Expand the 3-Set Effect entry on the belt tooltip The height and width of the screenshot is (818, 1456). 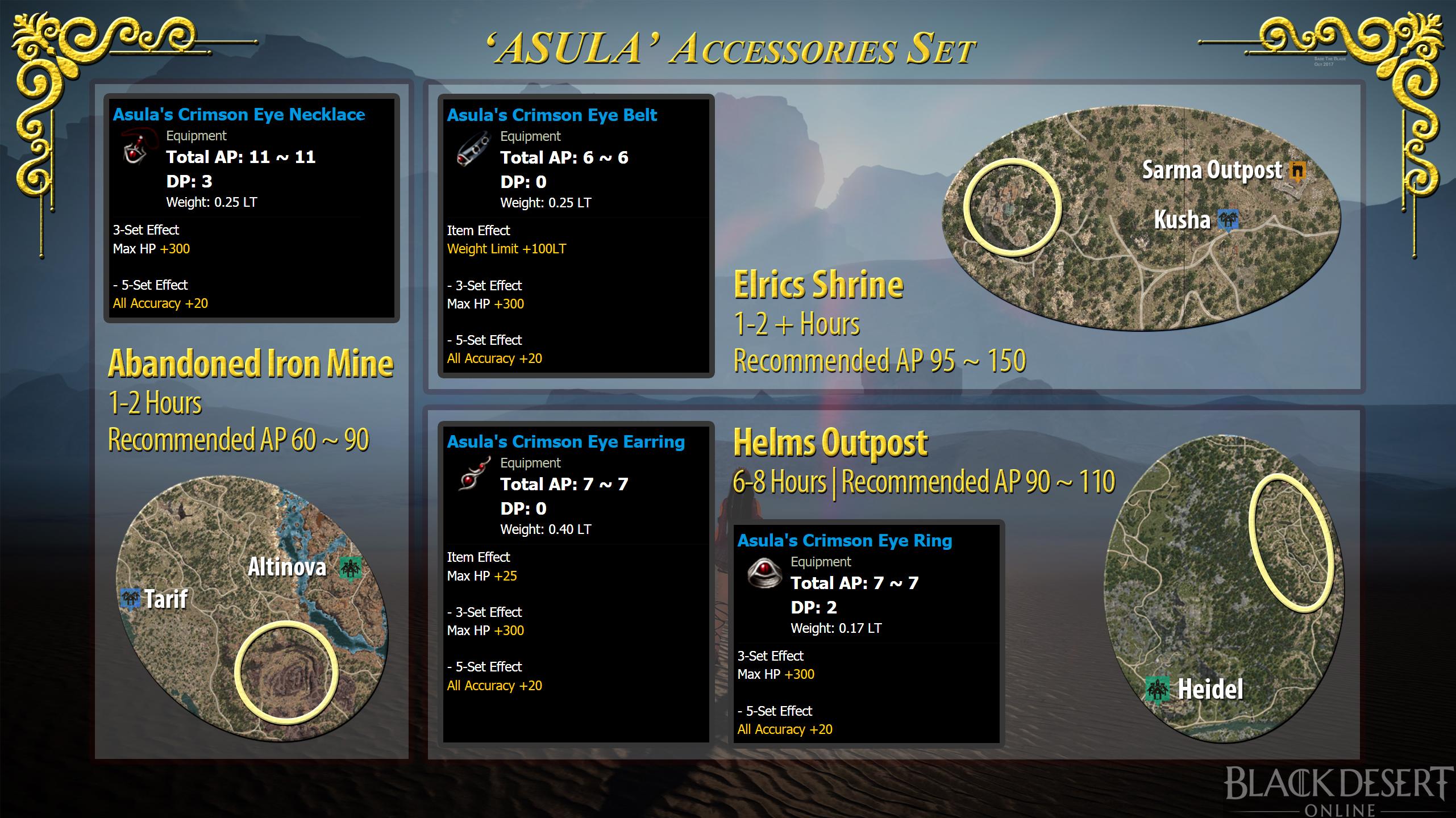pos(484,285)
